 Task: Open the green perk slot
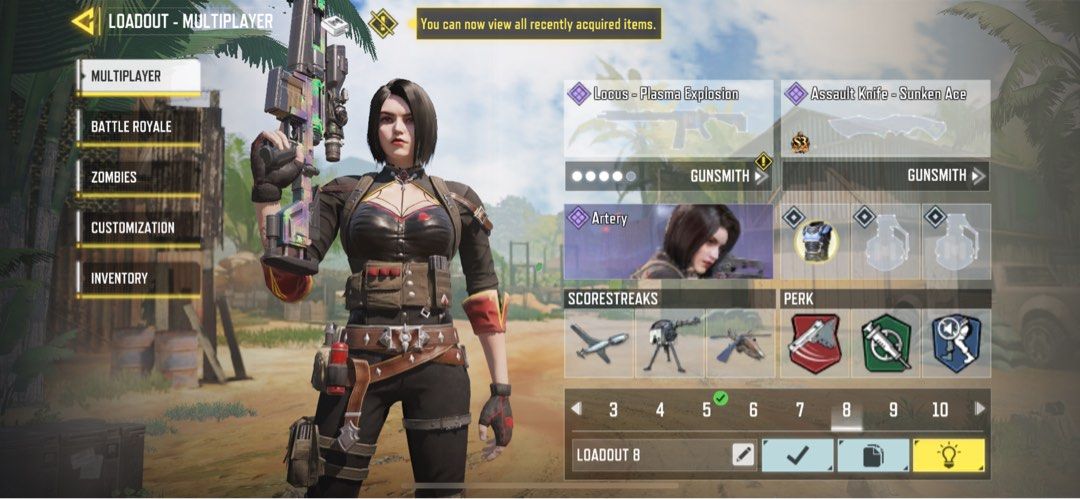point(886,343)
